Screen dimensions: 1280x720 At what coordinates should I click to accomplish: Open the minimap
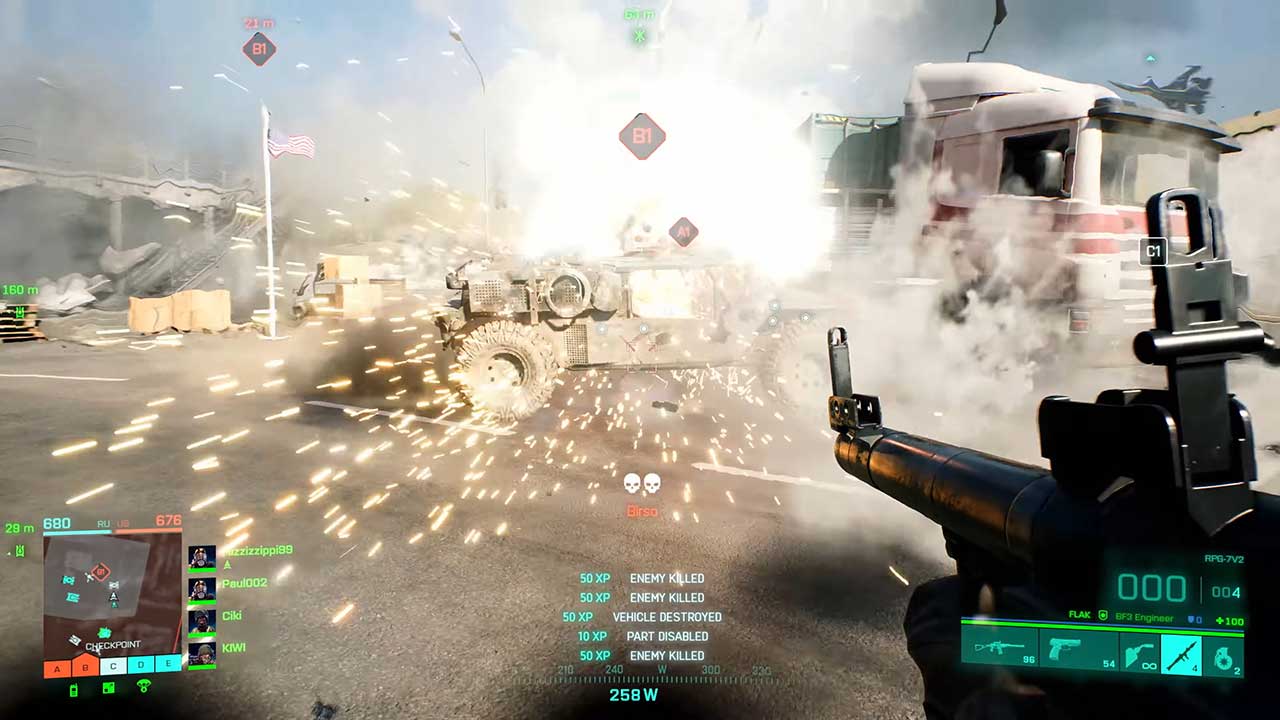(x=112, y=592)
